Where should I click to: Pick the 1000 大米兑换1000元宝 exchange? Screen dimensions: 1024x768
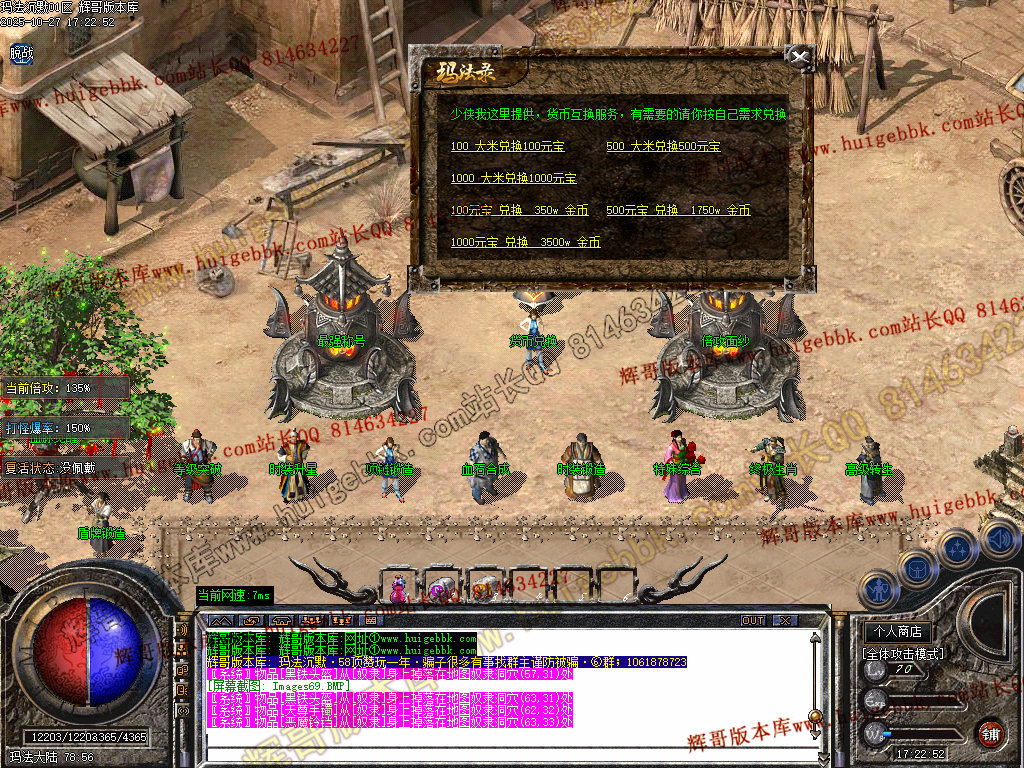(513, 178)
